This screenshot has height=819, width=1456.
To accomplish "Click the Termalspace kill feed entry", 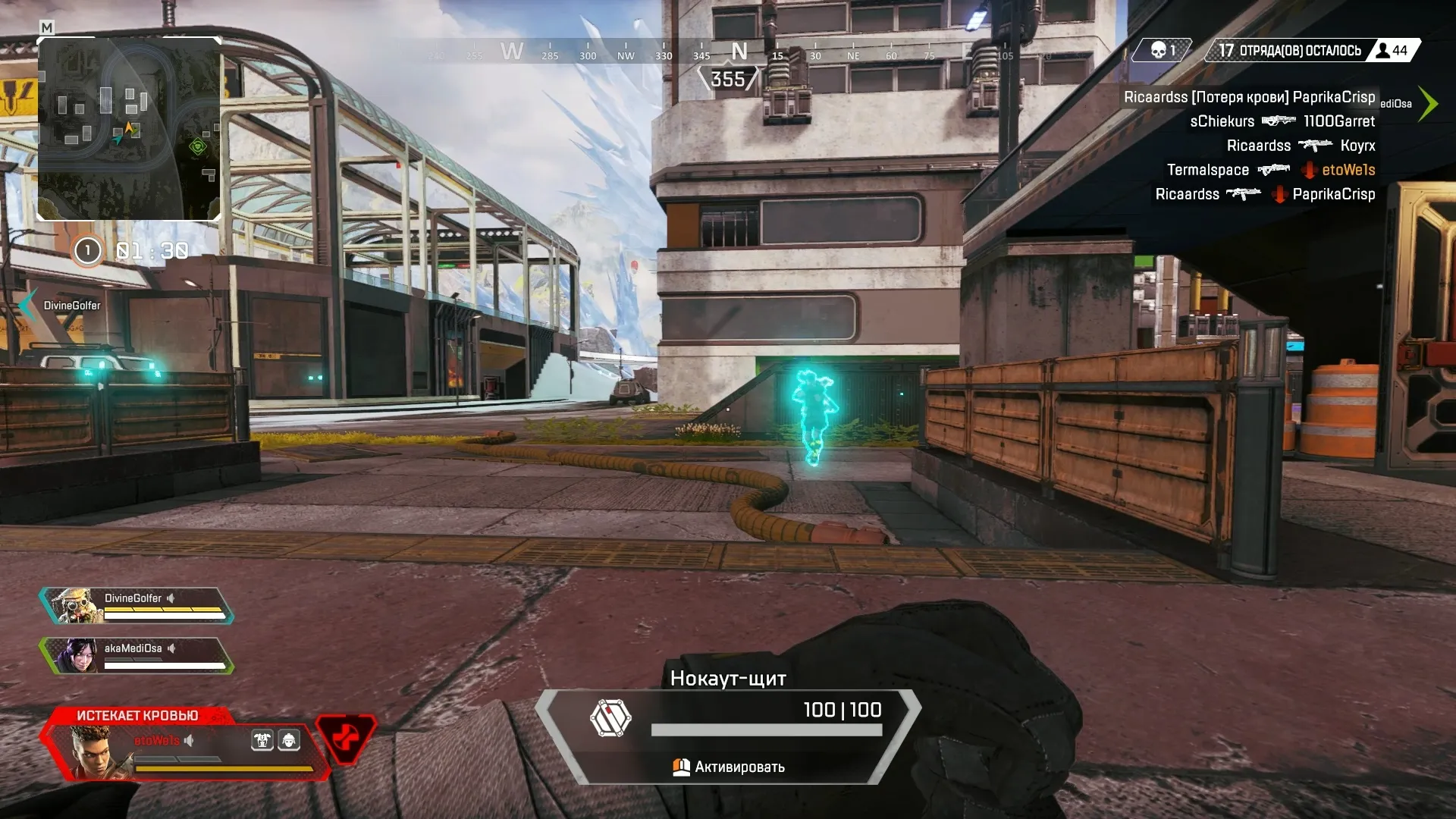I will (x=1207, y=170).
